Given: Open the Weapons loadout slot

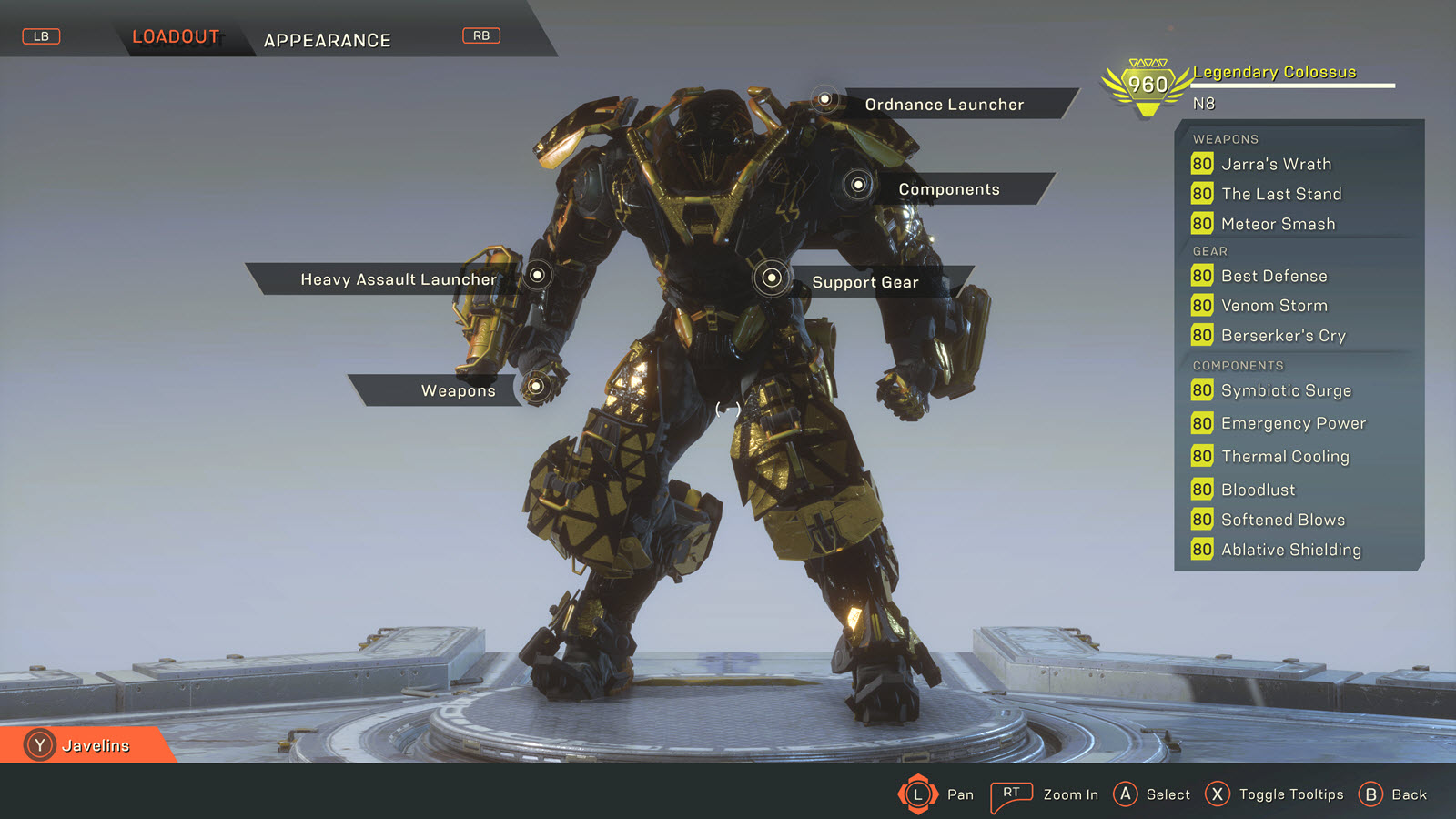Looking at the screenshot, I should tap(458, 390).
